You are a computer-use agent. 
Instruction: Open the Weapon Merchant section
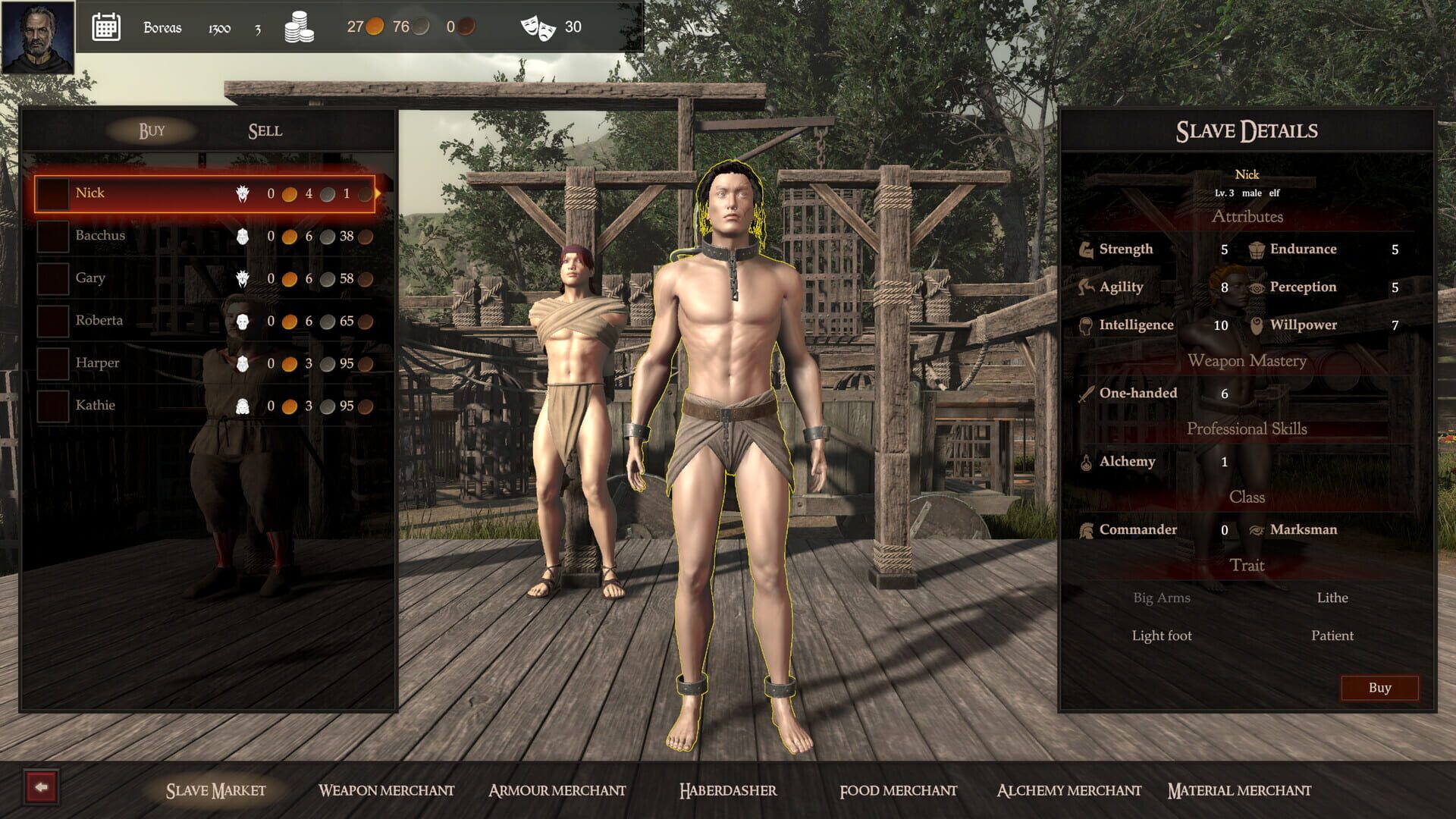pyautogui.click(x=388, y=790)
